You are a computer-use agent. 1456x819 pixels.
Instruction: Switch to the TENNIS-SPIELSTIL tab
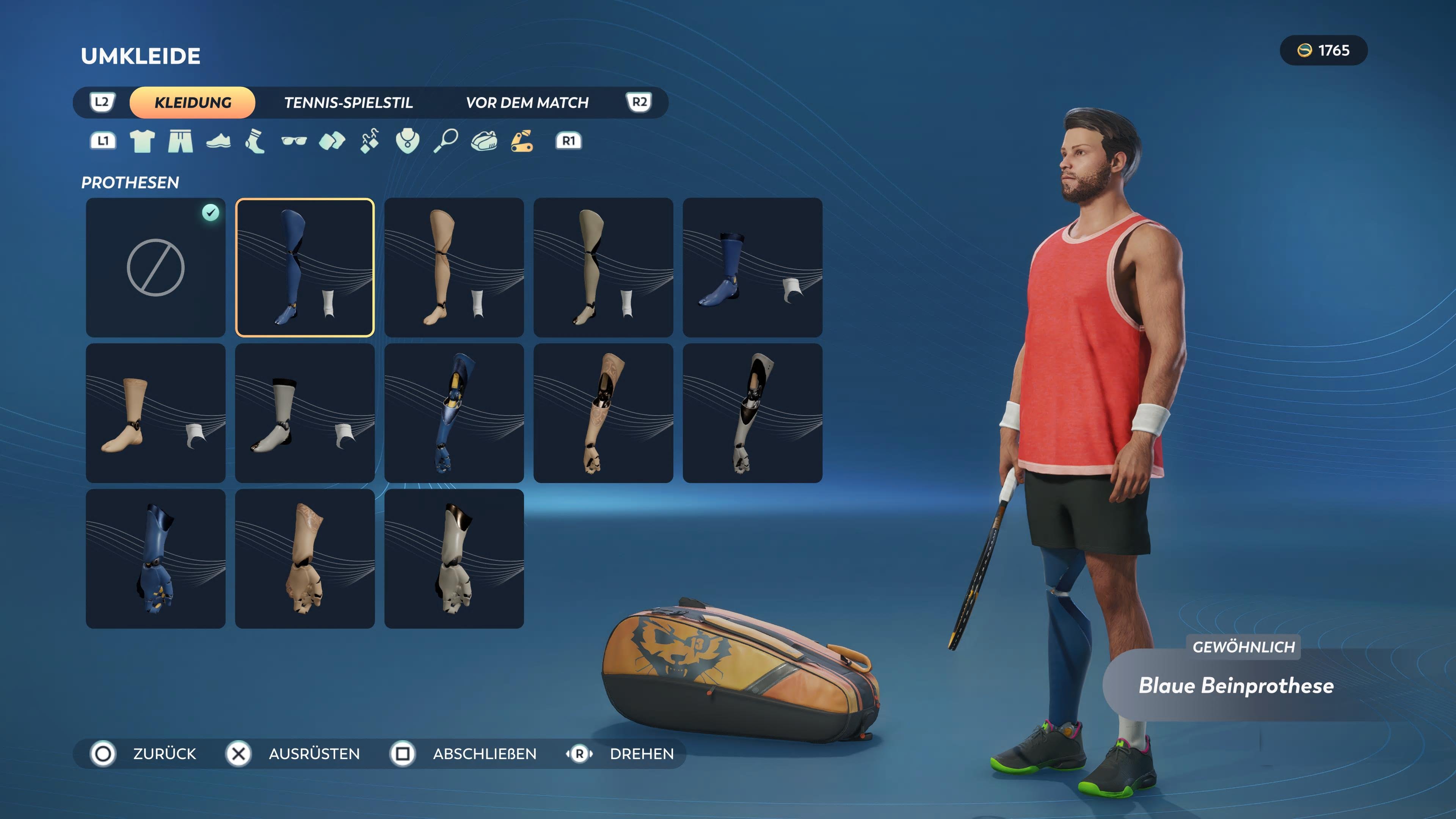click(x=349, y=102)
